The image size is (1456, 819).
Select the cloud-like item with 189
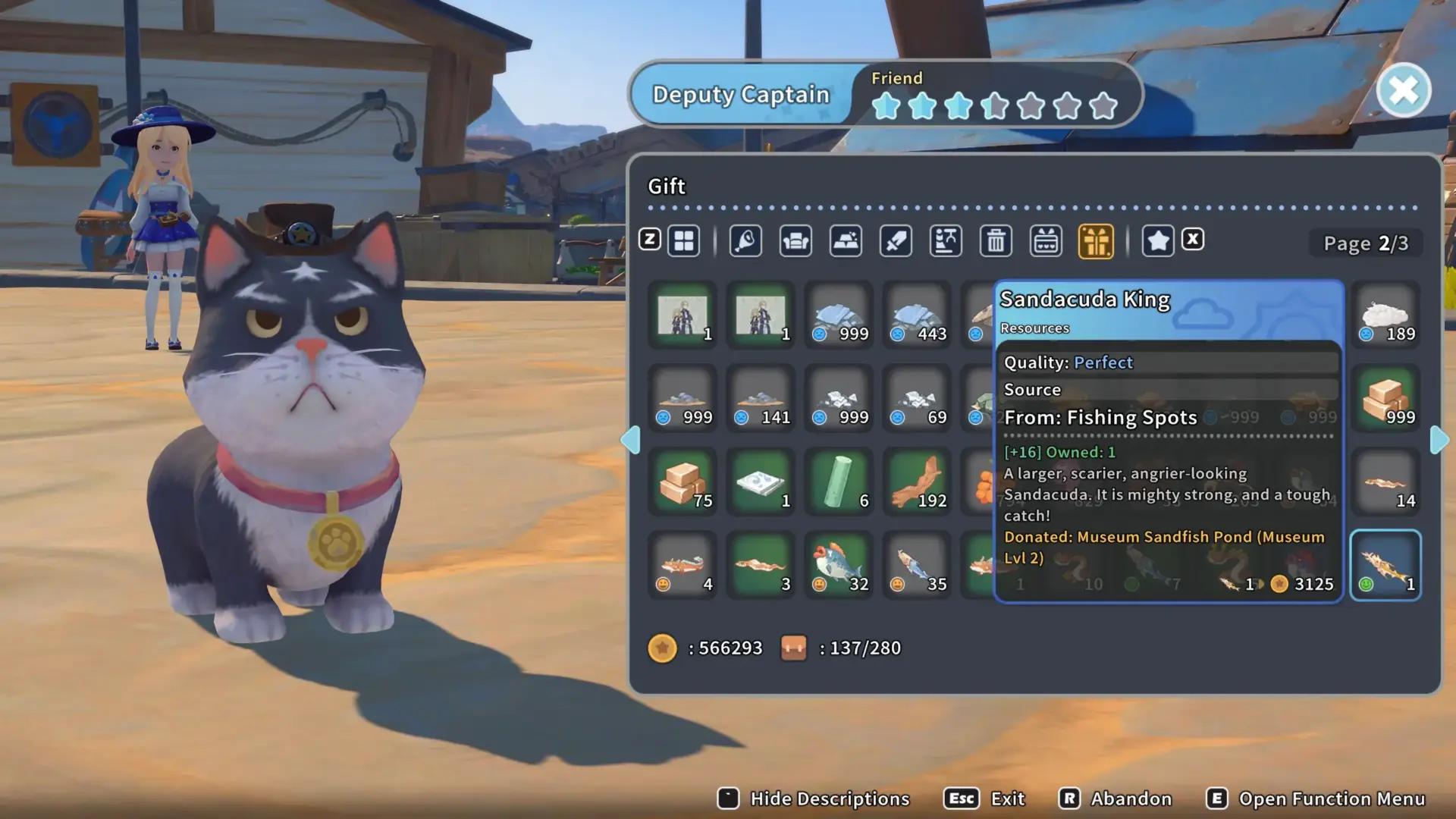pos(1385,315)
